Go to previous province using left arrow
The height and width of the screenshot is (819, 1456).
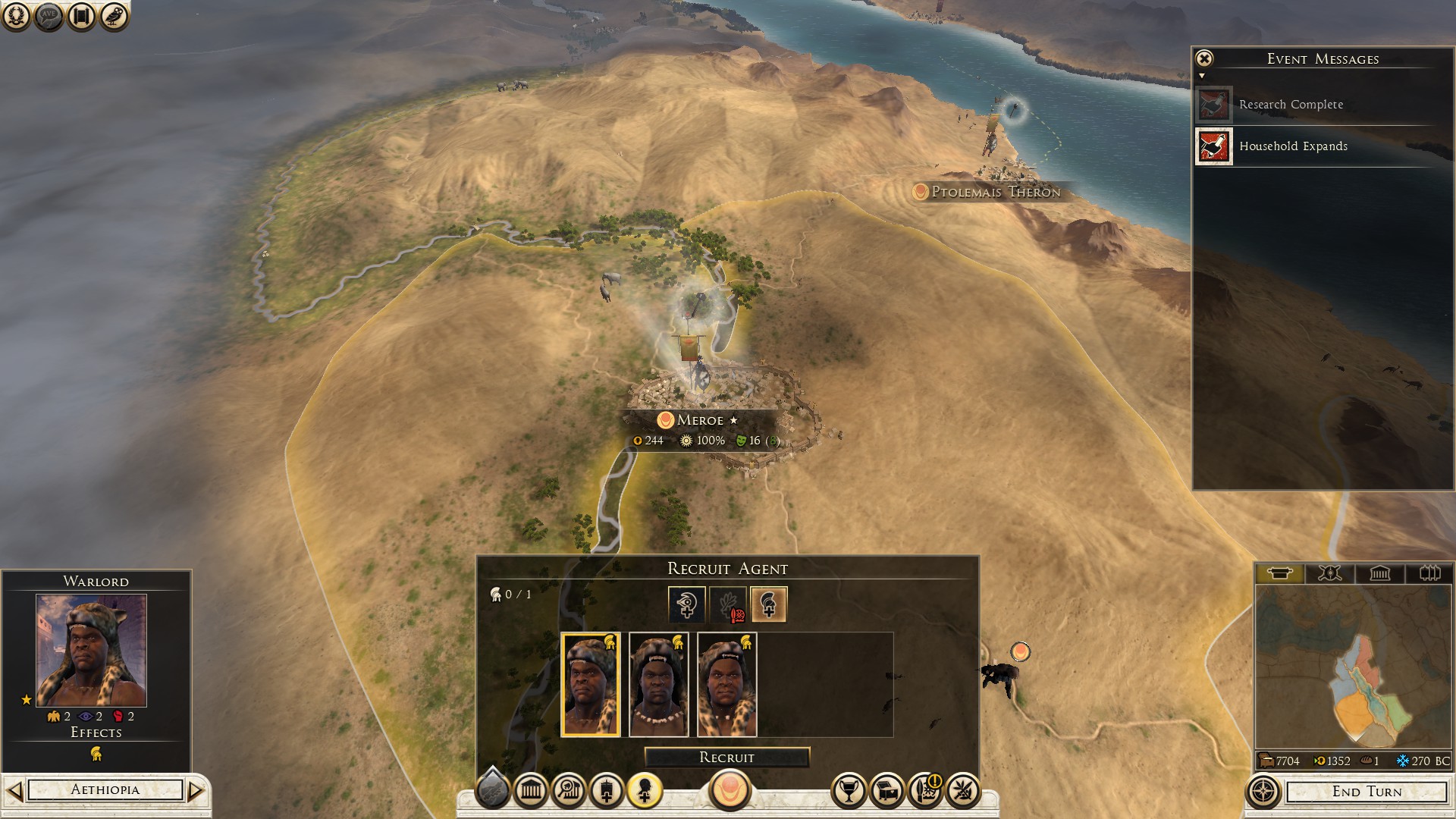click(14, 791)
